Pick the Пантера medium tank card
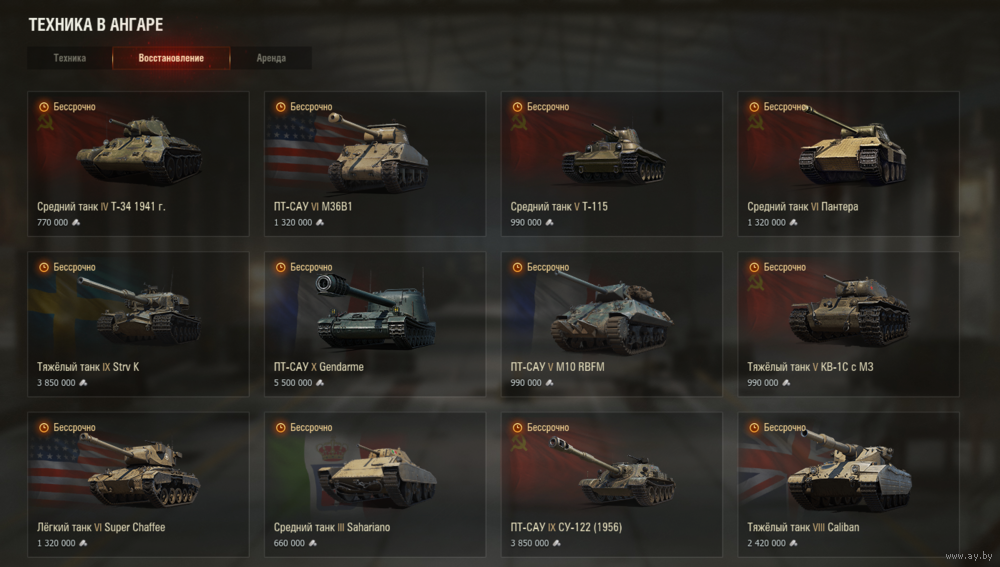 click(x=849, y=164)
